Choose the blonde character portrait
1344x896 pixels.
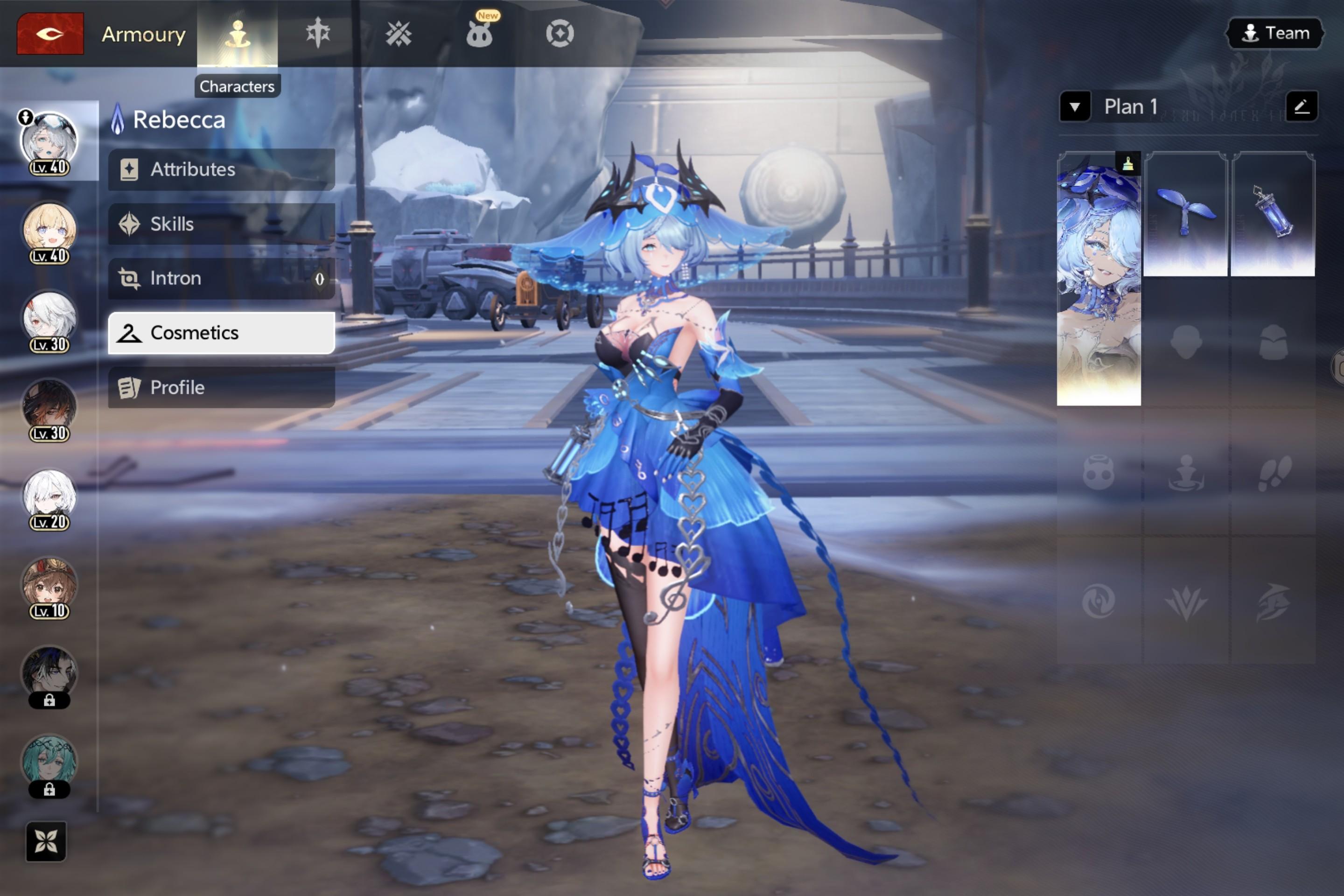point(49,230)
